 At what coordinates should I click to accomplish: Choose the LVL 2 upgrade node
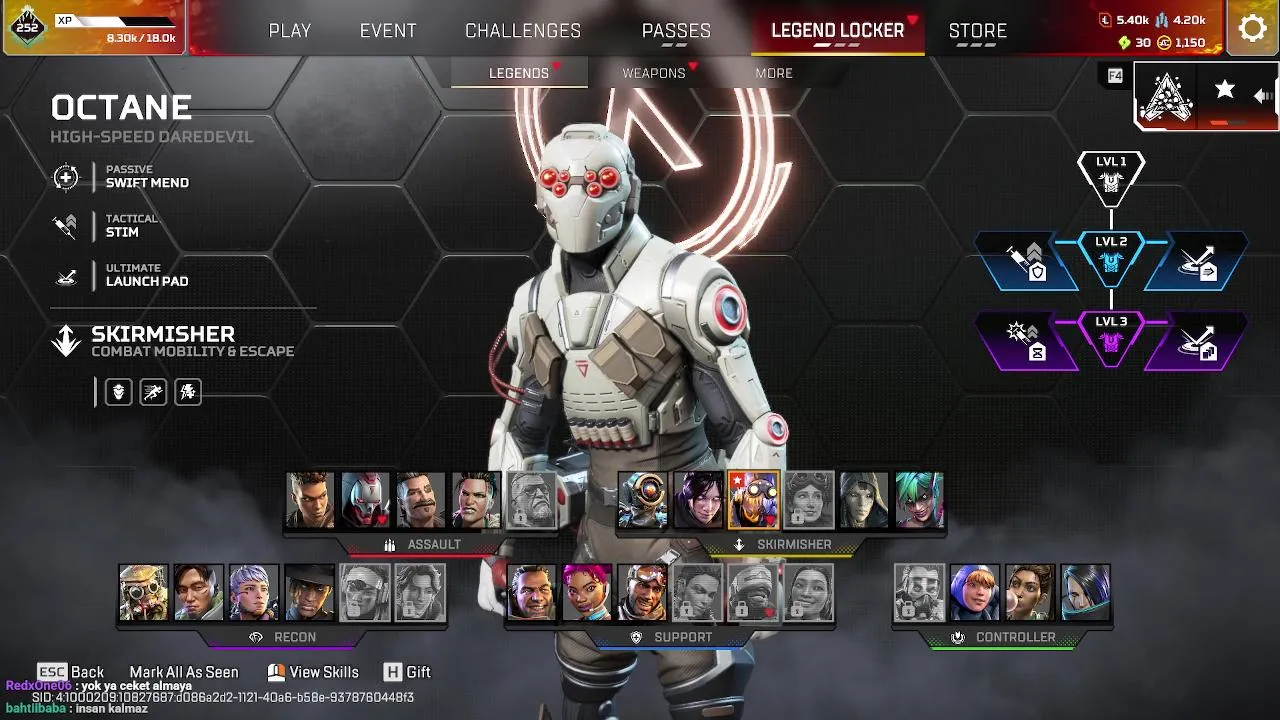[1111, 257]
